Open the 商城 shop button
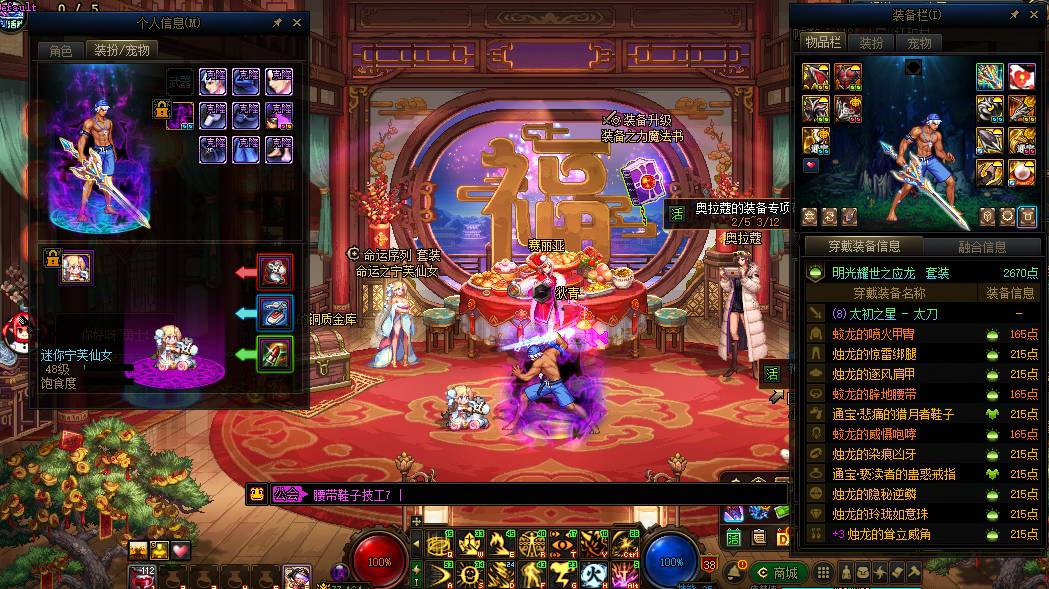Screen dimensions: 1049x589 point(777,573)
